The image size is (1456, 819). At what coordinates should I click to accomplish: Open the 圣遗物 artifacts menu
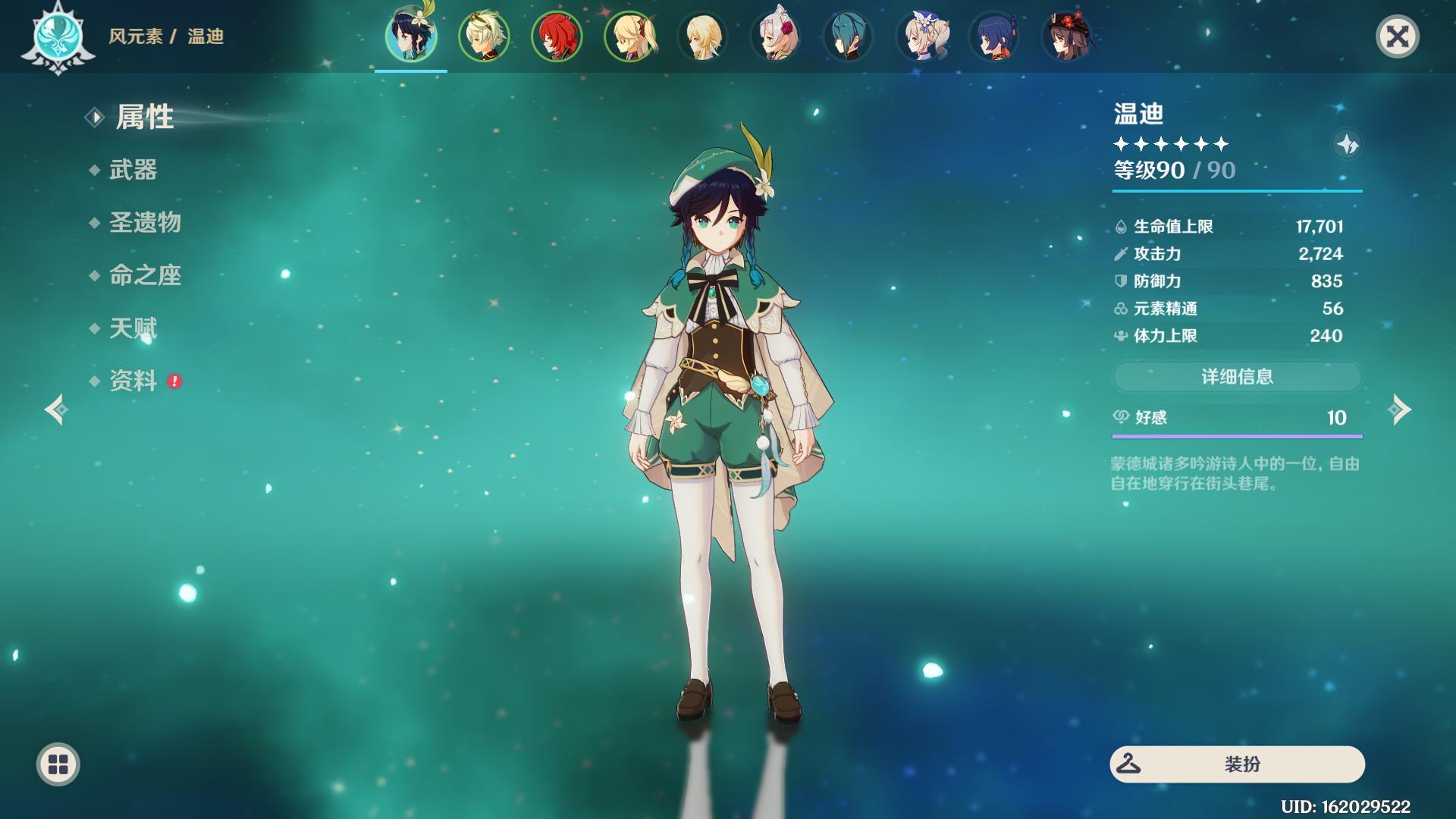tap(145, 223)
